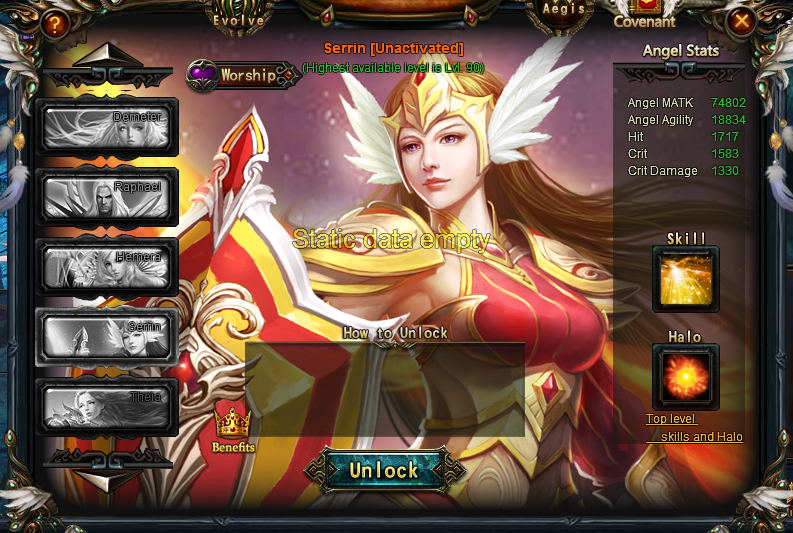View the angel Skill icon
793x533 pixels.
coord(686,280)
